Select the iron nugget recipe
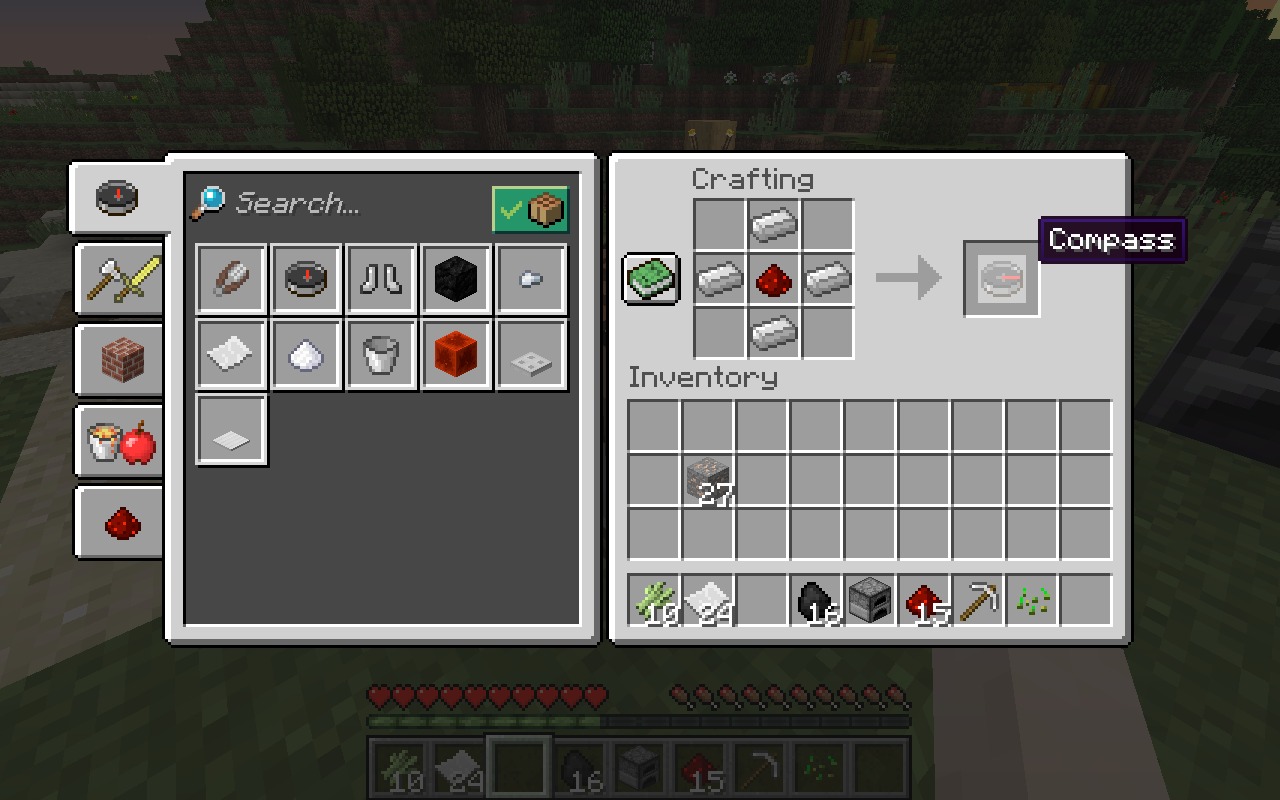The image size is (1280, 800). [x=531, y=279]
